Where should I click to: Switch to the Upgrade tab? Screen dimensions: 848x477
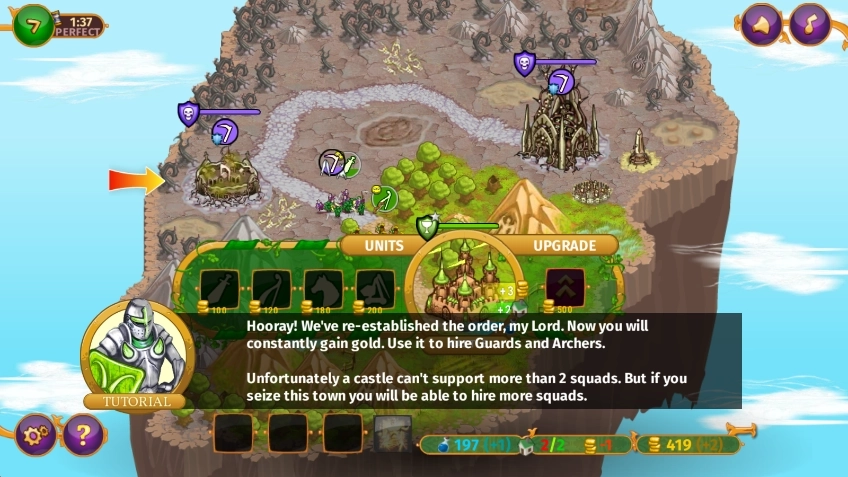565,245
